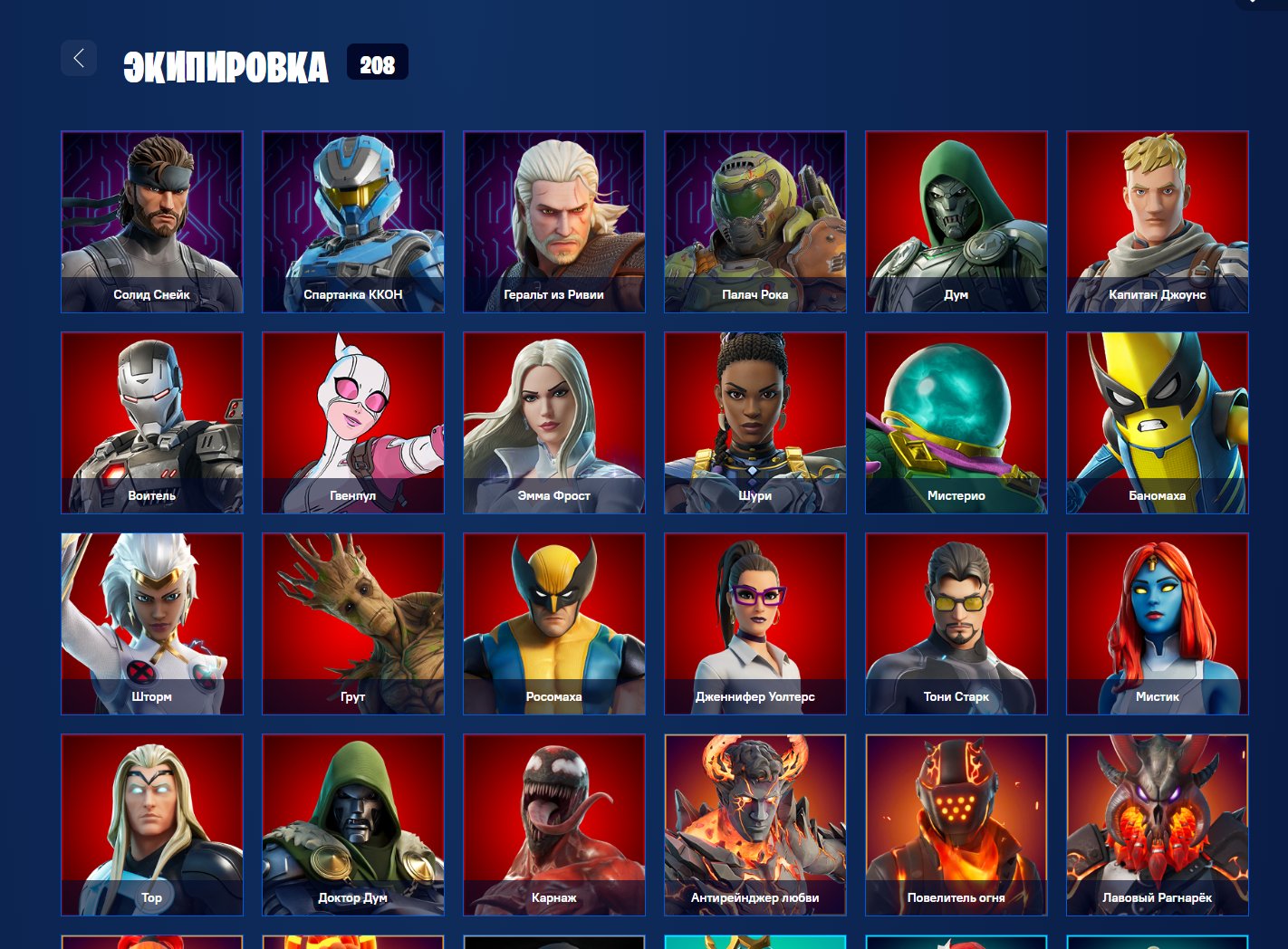Click the back arrow button
Image resolution: width=1288 pixels, height=949 pixels.
point(79,57)
